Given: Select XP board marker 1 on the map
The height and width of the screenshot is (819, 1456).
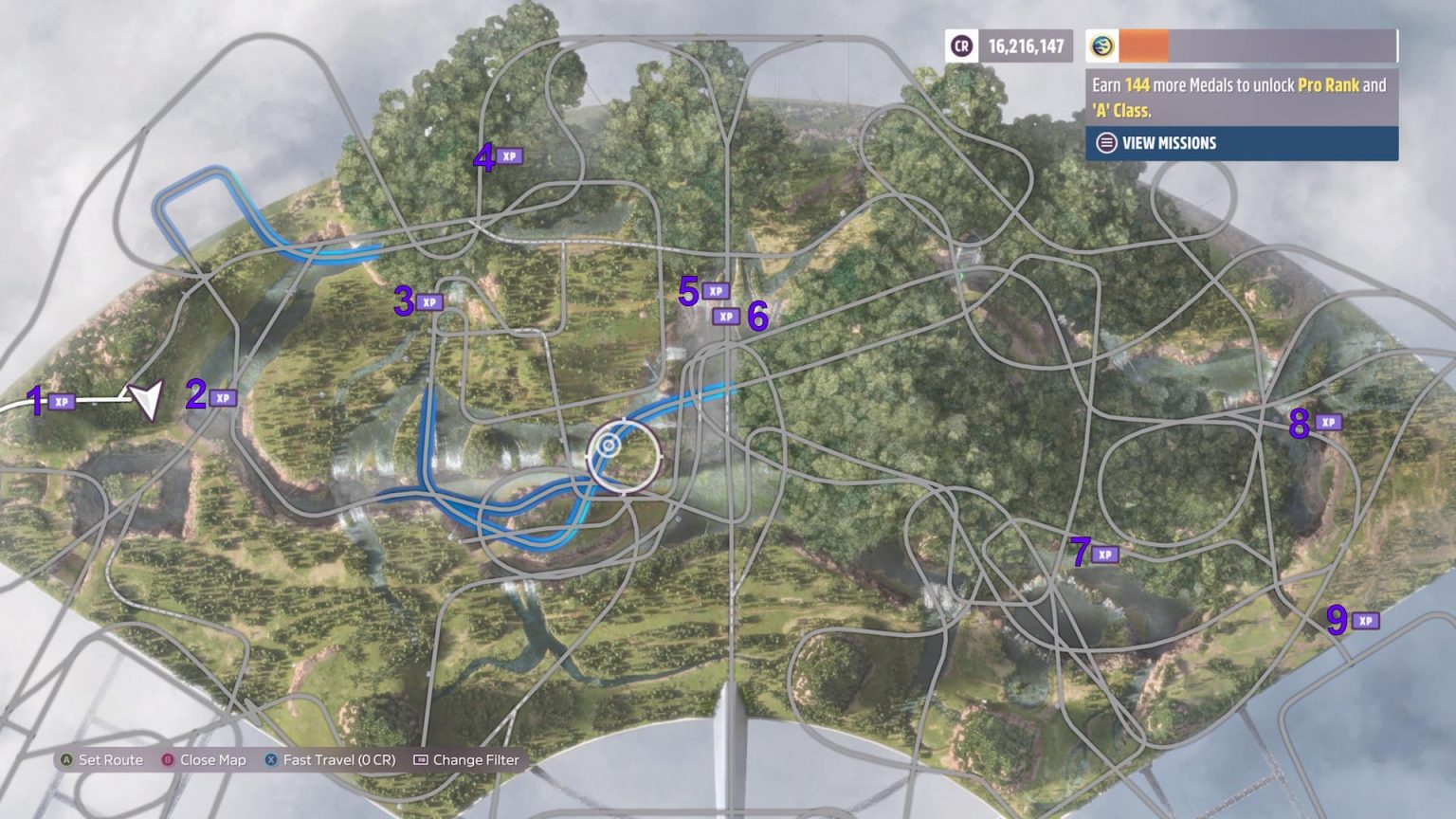Looking at the screenshot, I should click(x=61, y=401).
